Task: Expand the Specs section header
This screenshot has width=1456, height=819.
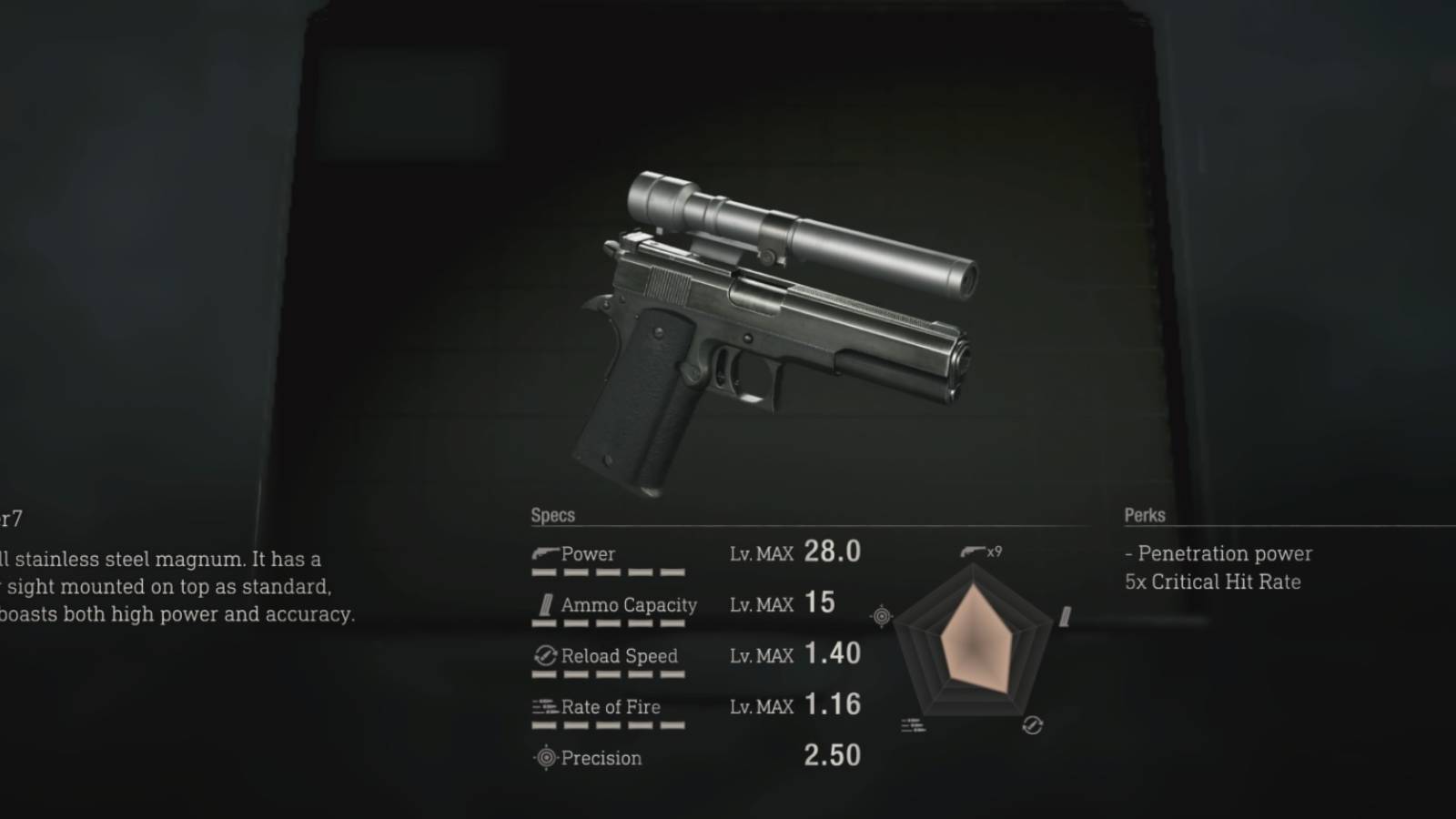Action: pyautogui.click(x=553, y=515)
